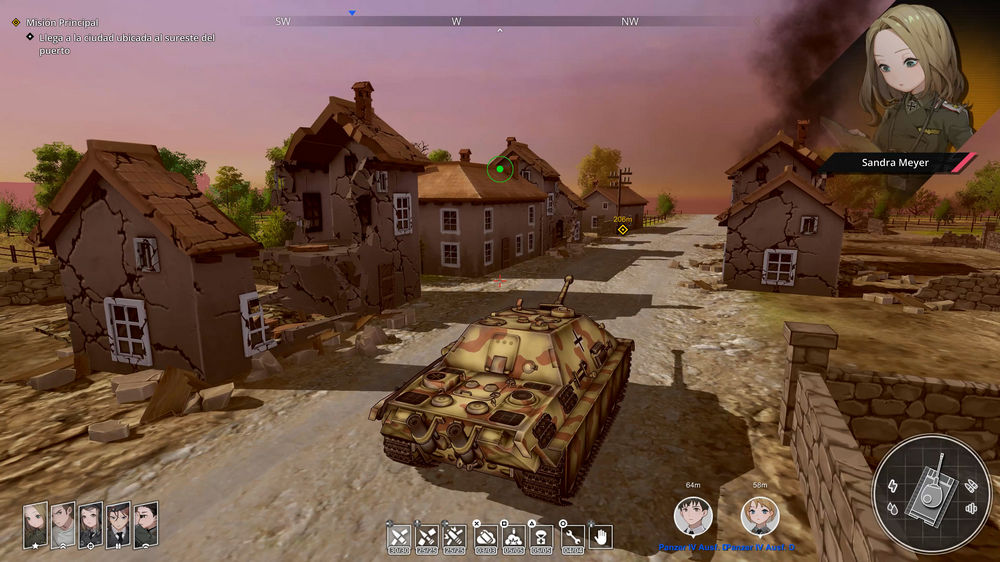Select the grey-shirted male crew portrait
Viewport: 1000px width, 562px height.
click(63, 525)
